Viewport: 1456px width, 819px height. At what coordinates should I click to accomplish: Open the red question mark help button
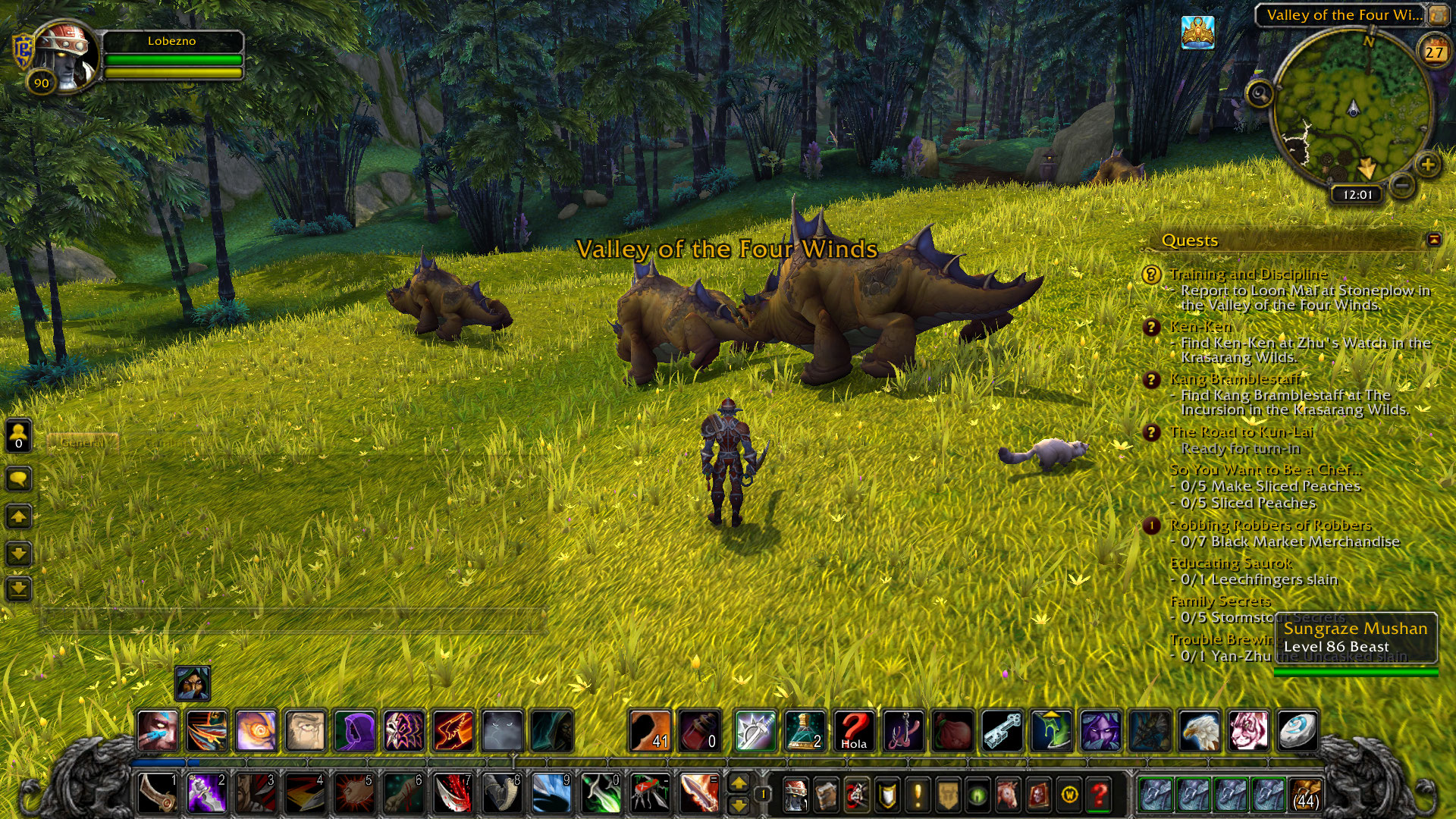[x=1099, y=795]
